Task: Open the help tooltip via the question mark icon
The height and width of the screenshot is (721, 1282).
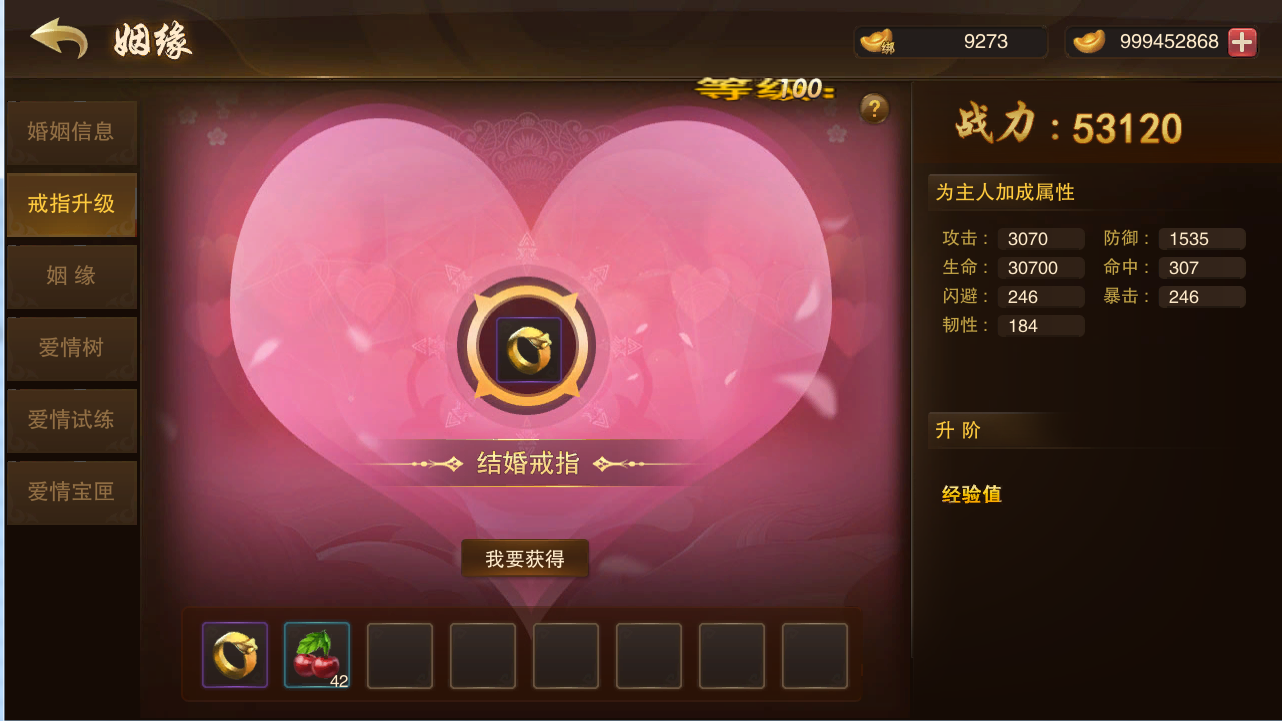Action: pos(874,110)
